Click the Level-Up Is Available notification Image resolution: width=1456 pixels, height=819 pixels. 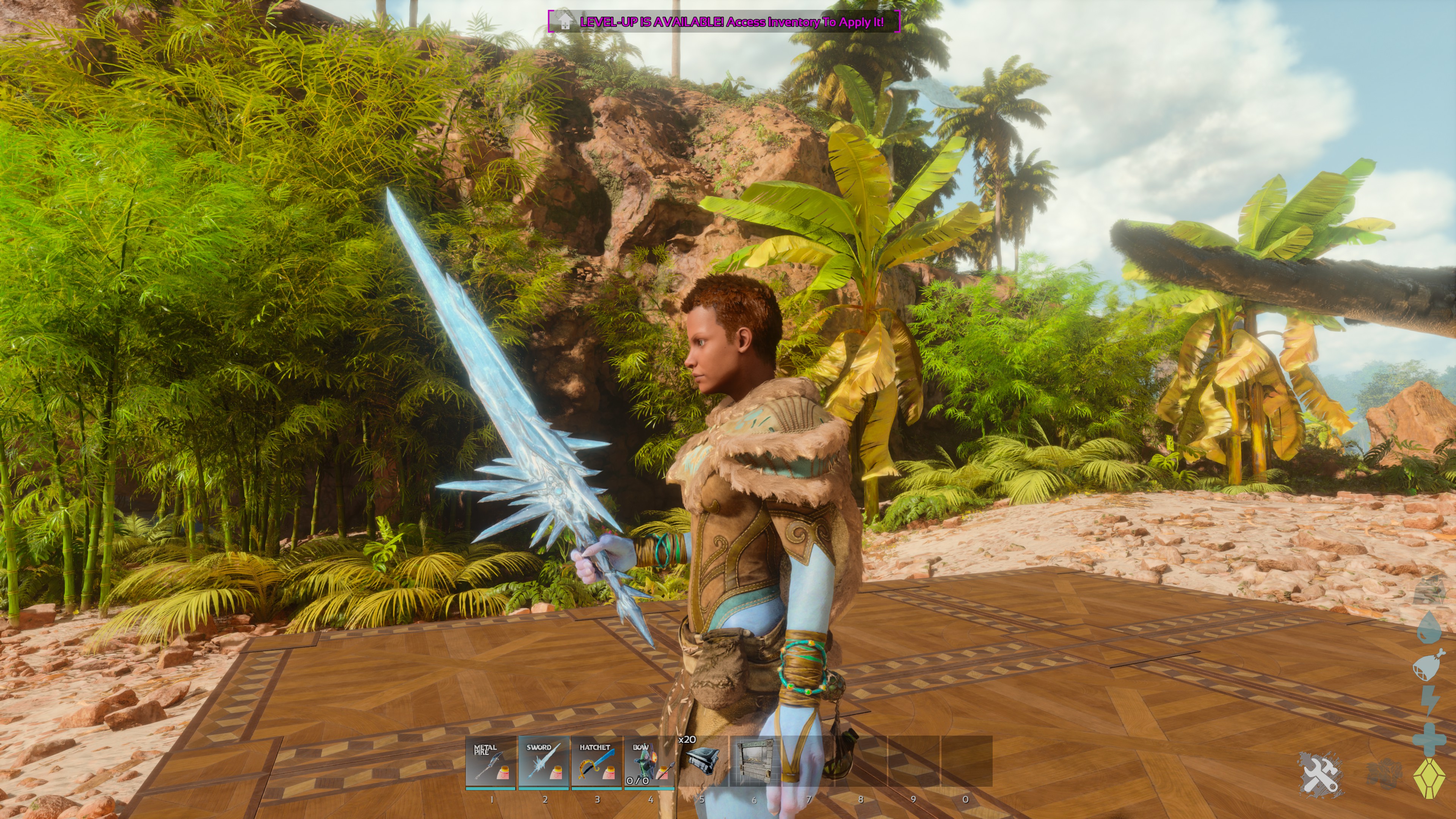[724, 22]
